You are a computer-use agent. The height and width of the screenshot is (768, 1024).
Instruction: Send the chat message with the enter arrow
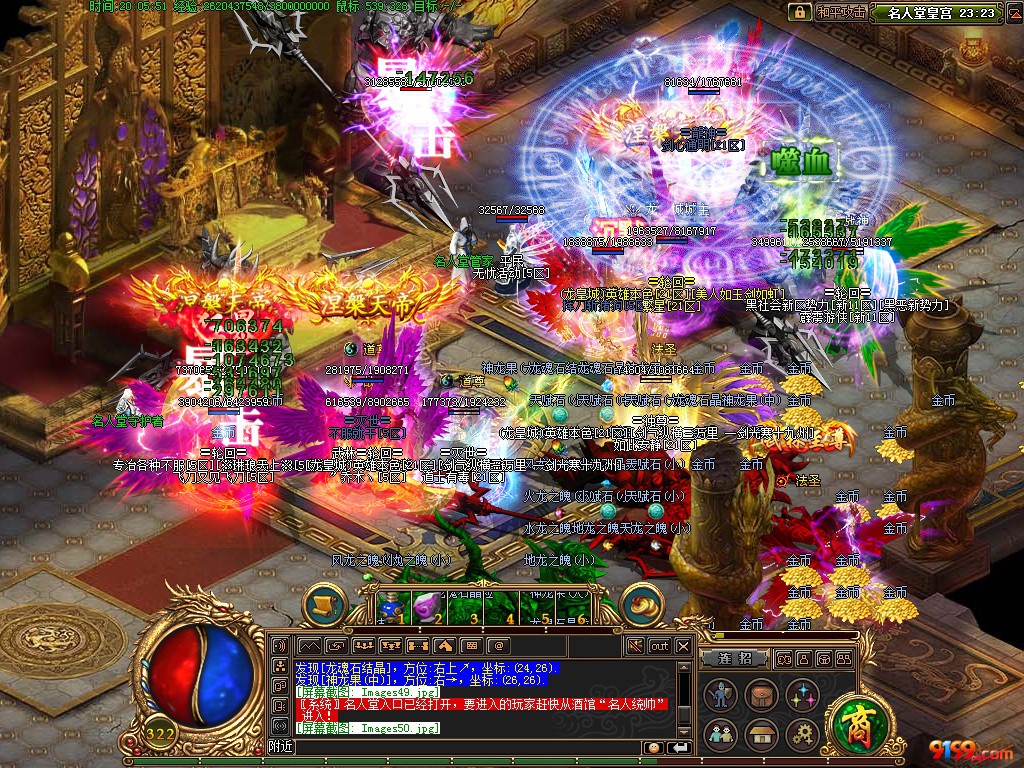tap(679, 747)
